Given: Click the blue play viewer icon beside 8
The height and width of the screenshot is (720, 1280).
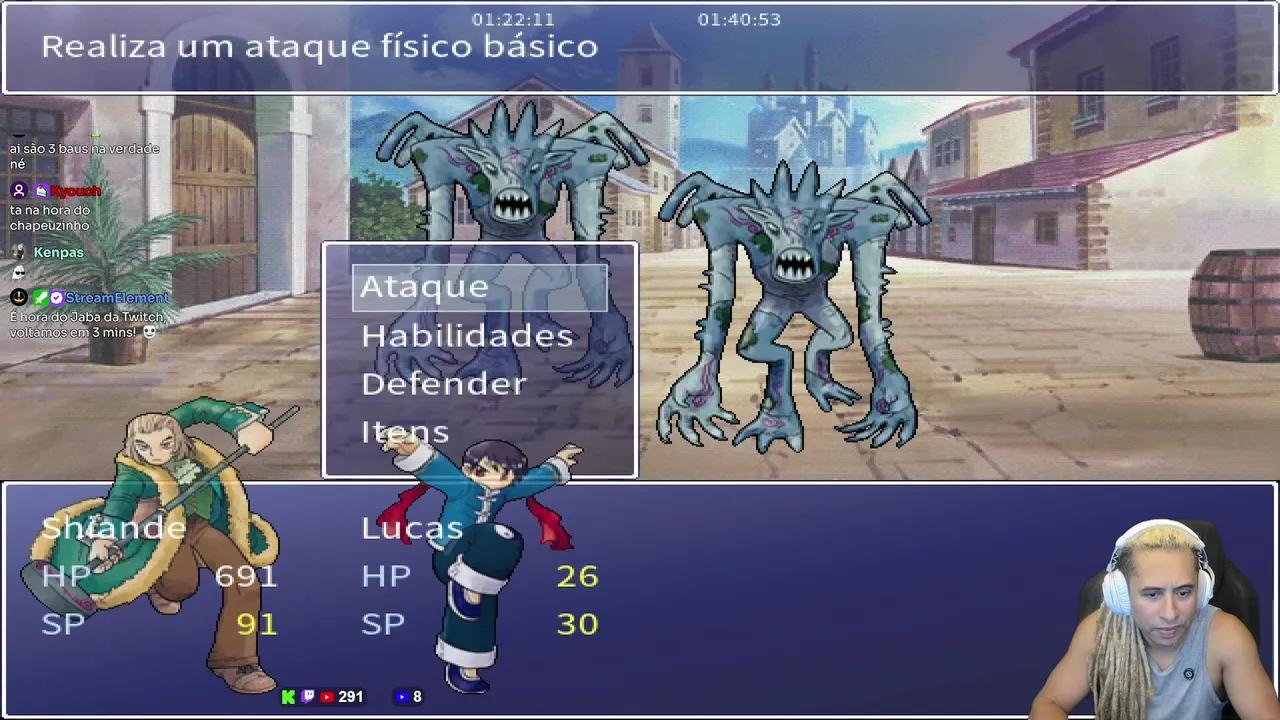Looking at the screenshot, I should (x=402, y=696).
